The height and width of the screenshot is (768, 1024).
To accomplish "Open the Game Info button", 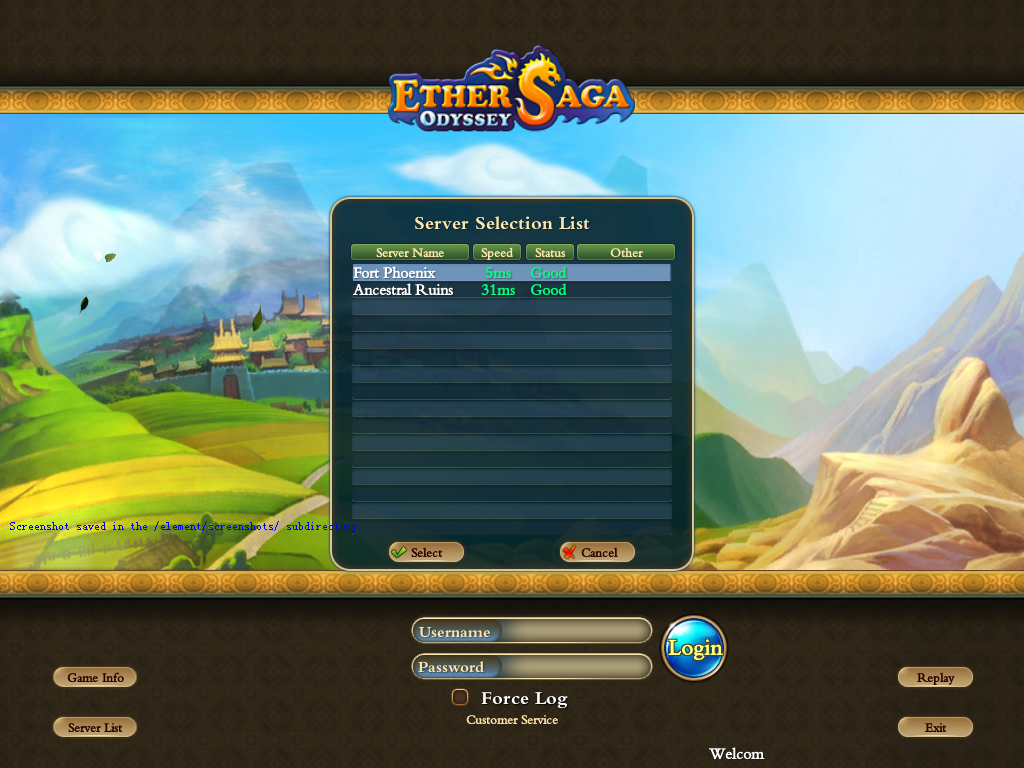I will (95, 678).
